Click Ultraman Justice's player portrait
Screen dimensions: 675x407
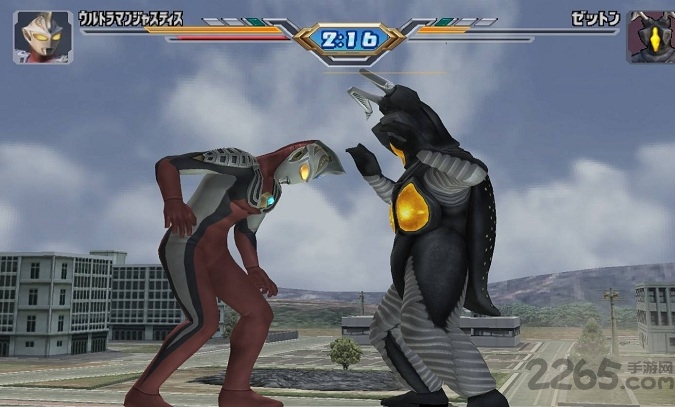pyautogui.click(x=42, y=37)
